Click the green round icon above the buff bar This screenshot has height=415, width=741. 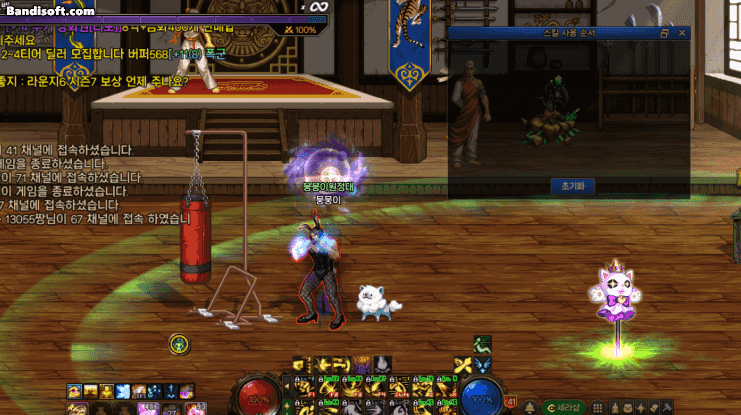(x=179, y=344)
